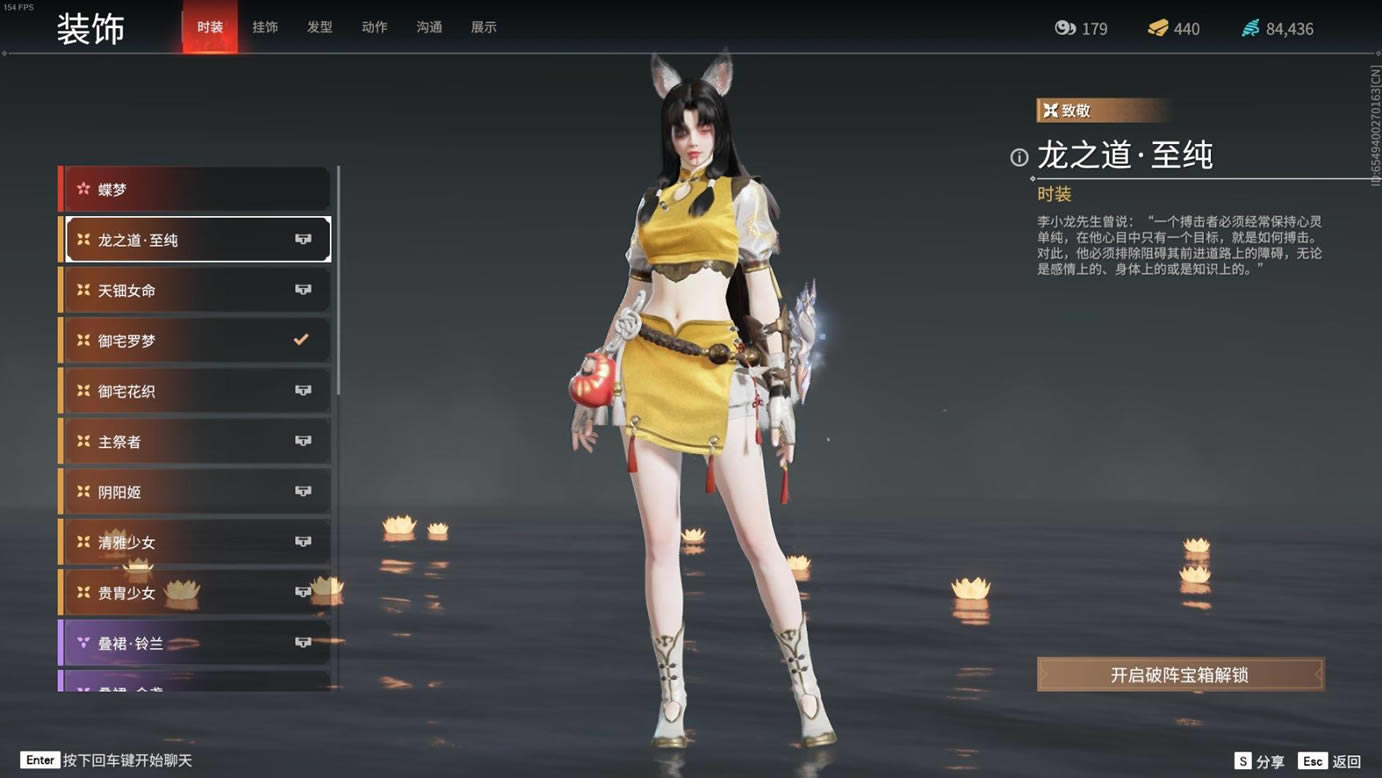Show the 展示 tab
Screen dimensions: 1382x778
484,27
